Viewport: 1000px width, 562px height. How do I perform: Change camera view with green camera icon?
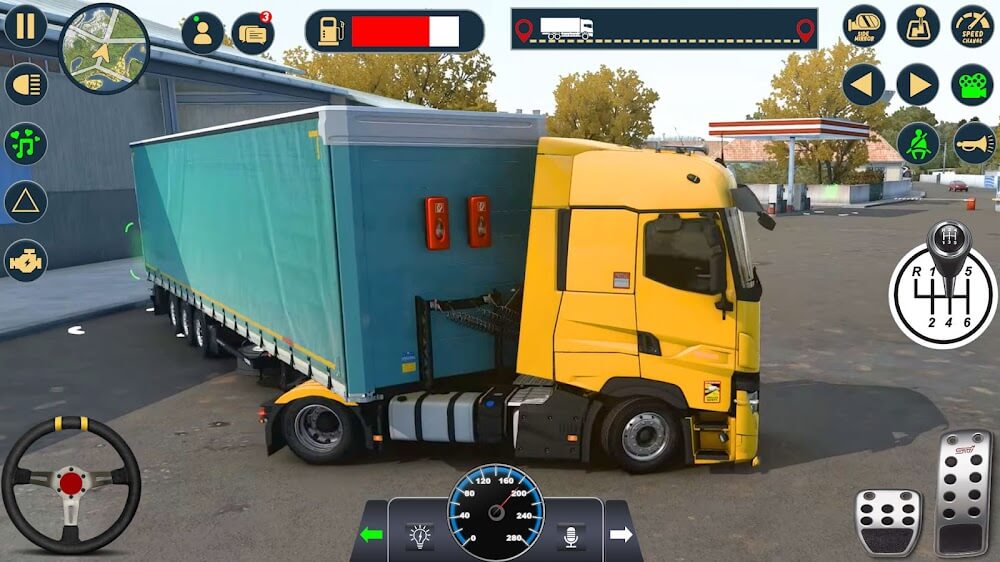(x=972, y=85)
